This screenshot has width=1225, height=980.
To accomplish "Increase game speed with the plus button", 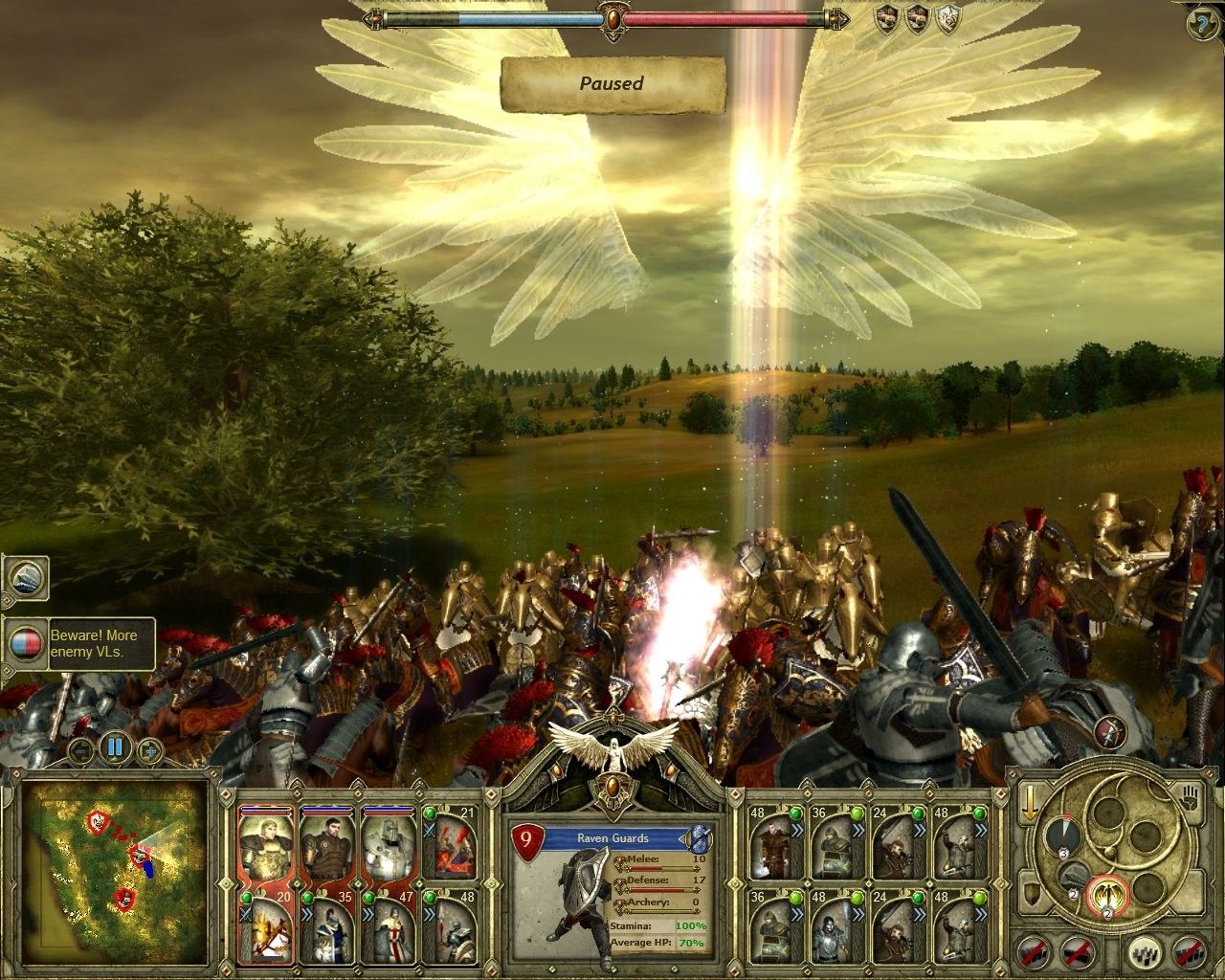I will click(x=147, y=749).
